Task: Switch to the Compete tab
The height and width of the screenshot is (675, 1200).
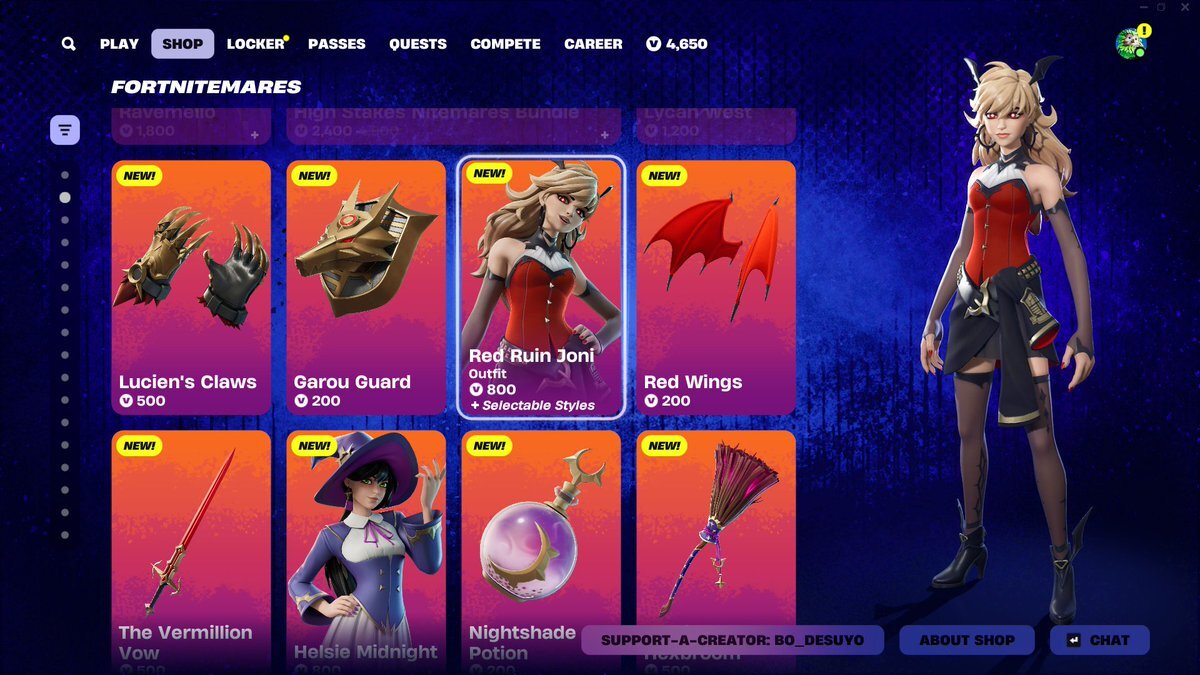Action: pos(505,44)
